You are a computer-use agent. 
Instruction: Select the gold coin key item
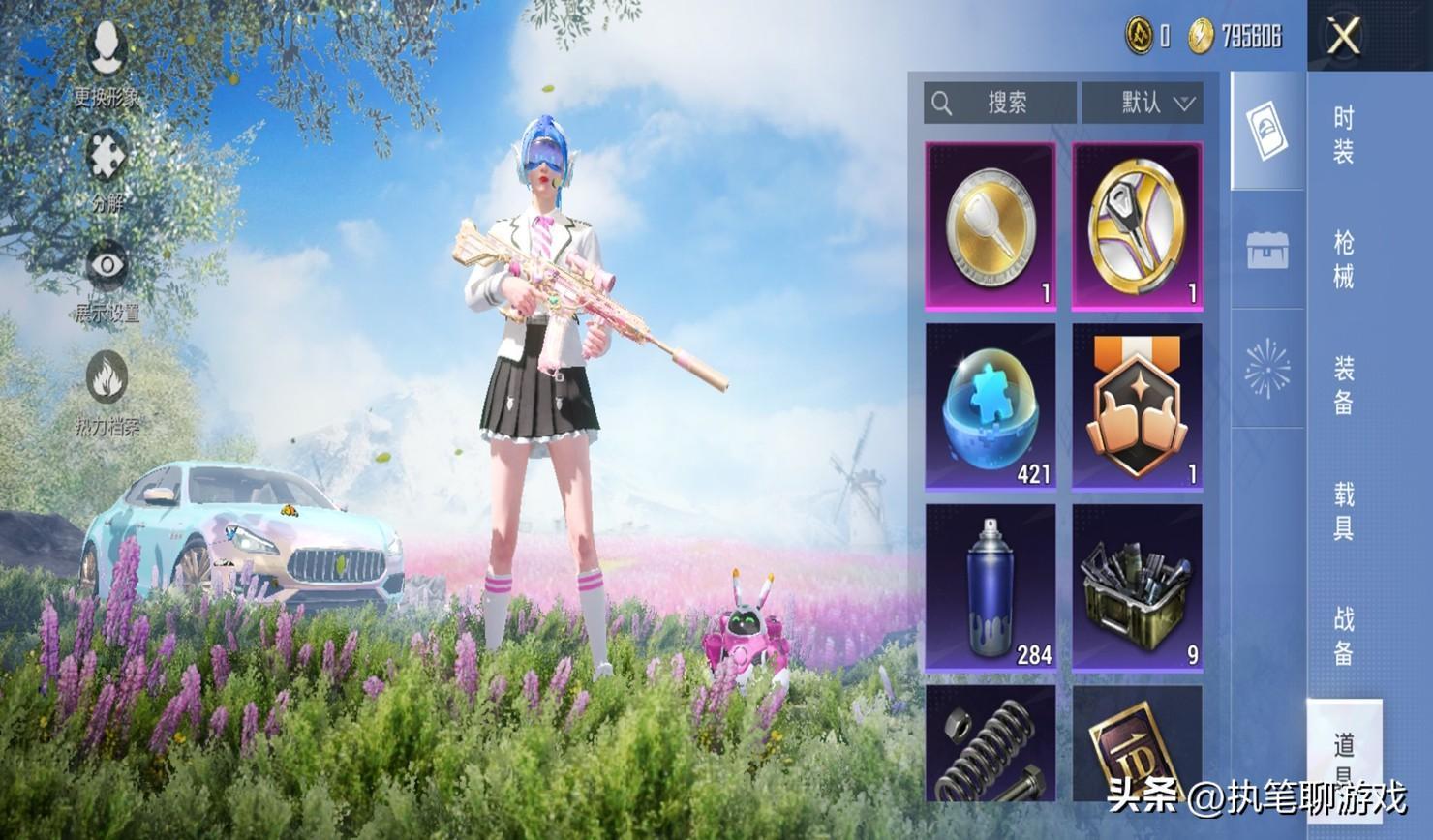[991, 226]
